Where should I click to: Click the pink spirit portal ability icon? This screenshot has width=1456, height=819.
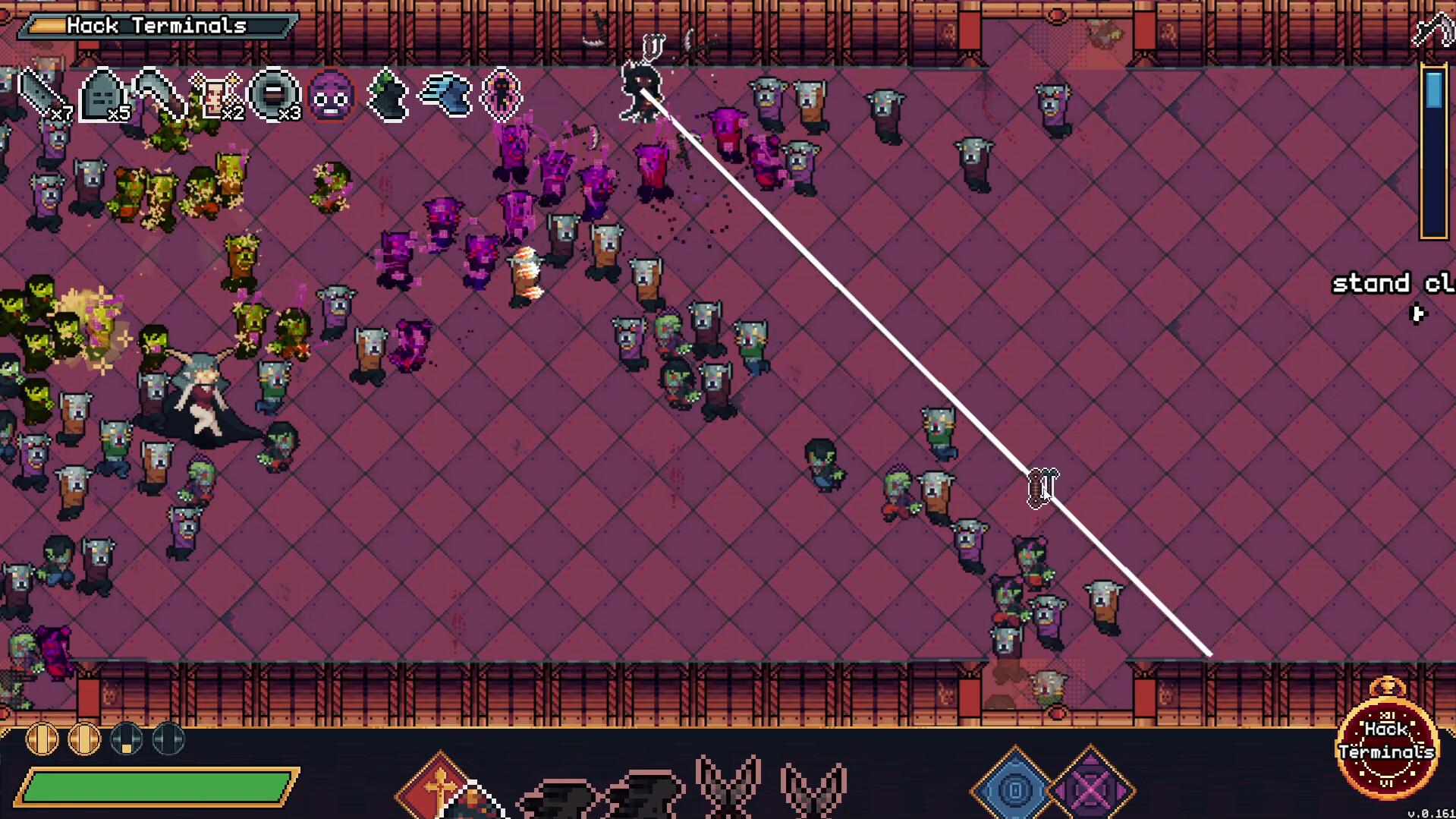pos(501,95)
